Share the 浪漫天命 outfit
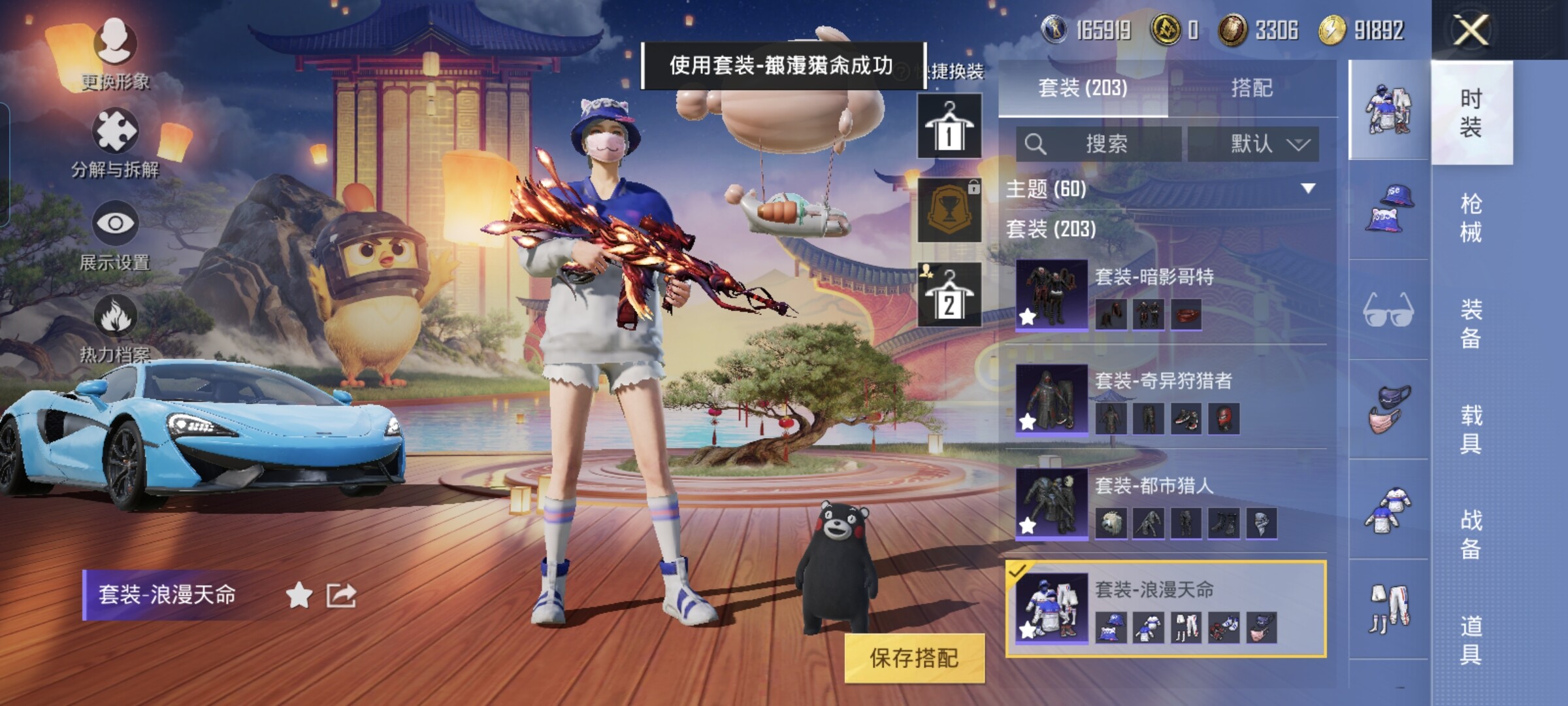This screenshot has height=706, width=1568. pyautogui.click(x=342, y=596)
